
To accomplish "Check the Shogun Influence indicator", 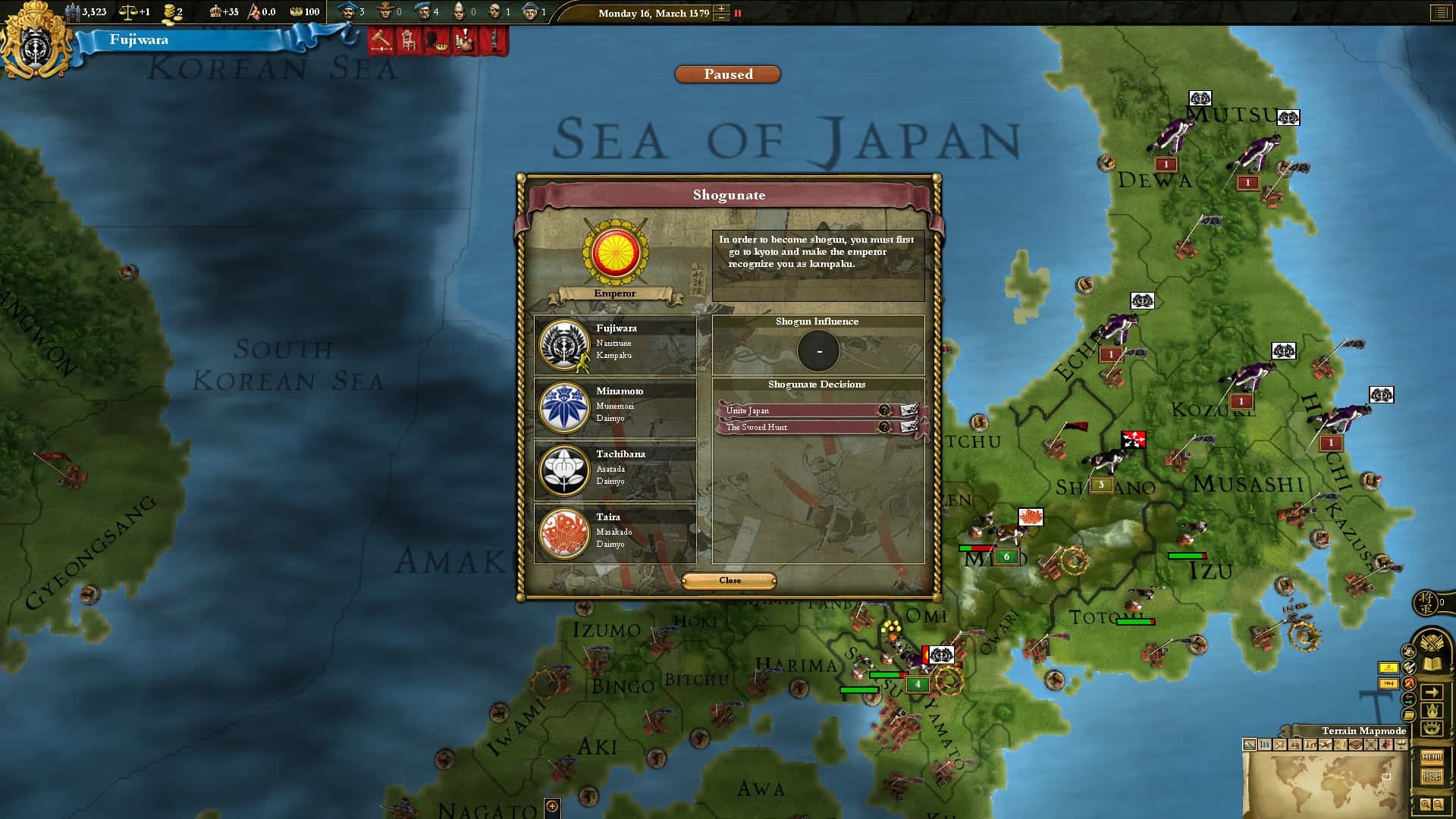I will coord(818,350).
